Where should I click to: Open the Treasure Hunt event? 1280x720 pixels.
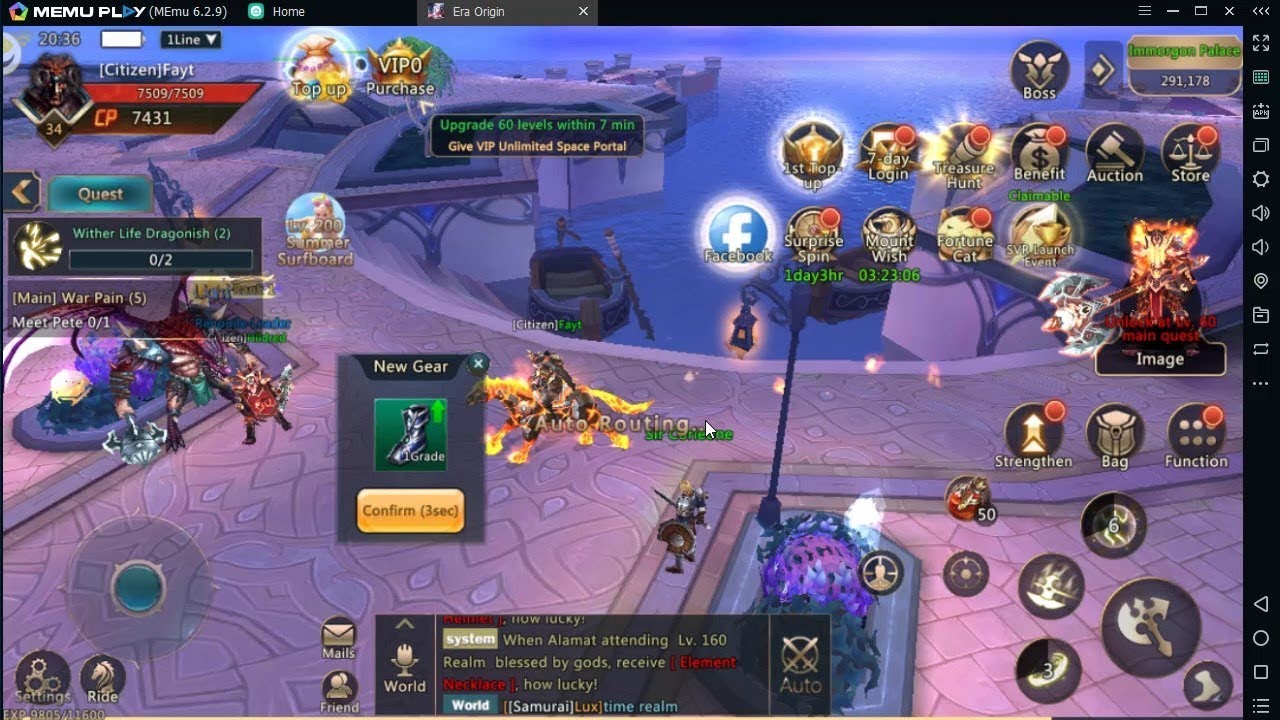click(963, 155)
